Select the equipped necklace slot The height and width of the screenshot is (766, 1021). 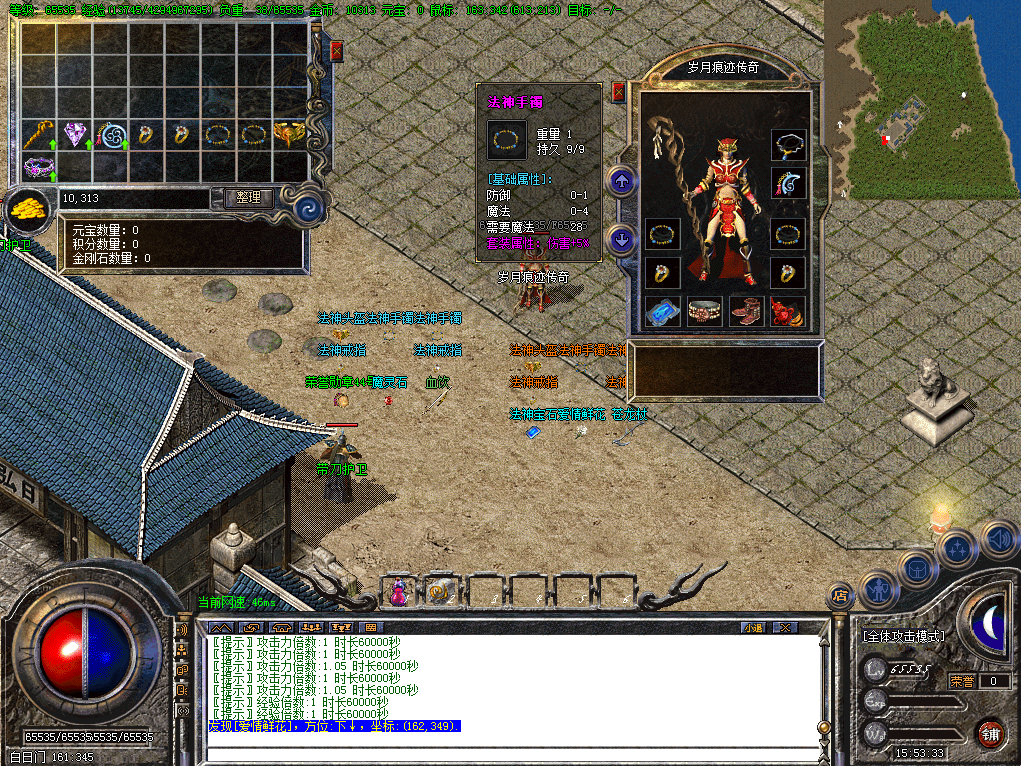click(789, 145)
